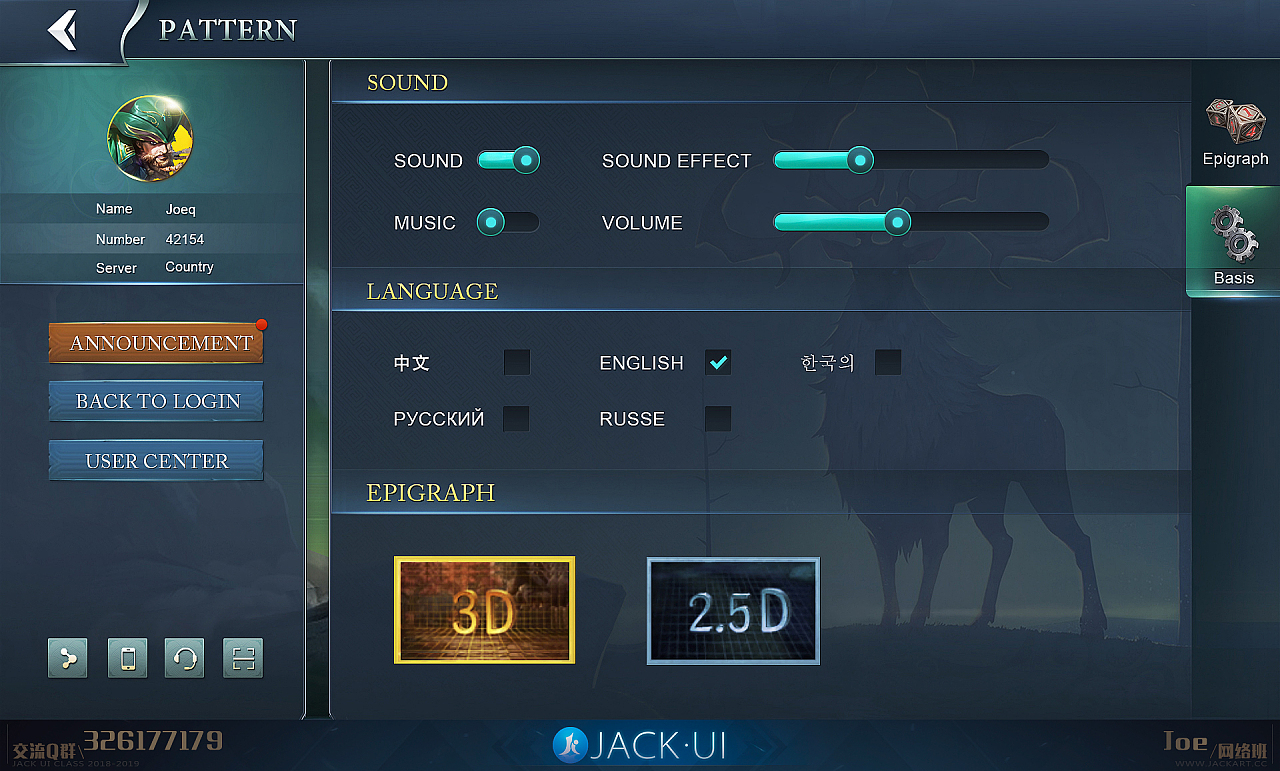Check the Russe language box

pos(718,418)
